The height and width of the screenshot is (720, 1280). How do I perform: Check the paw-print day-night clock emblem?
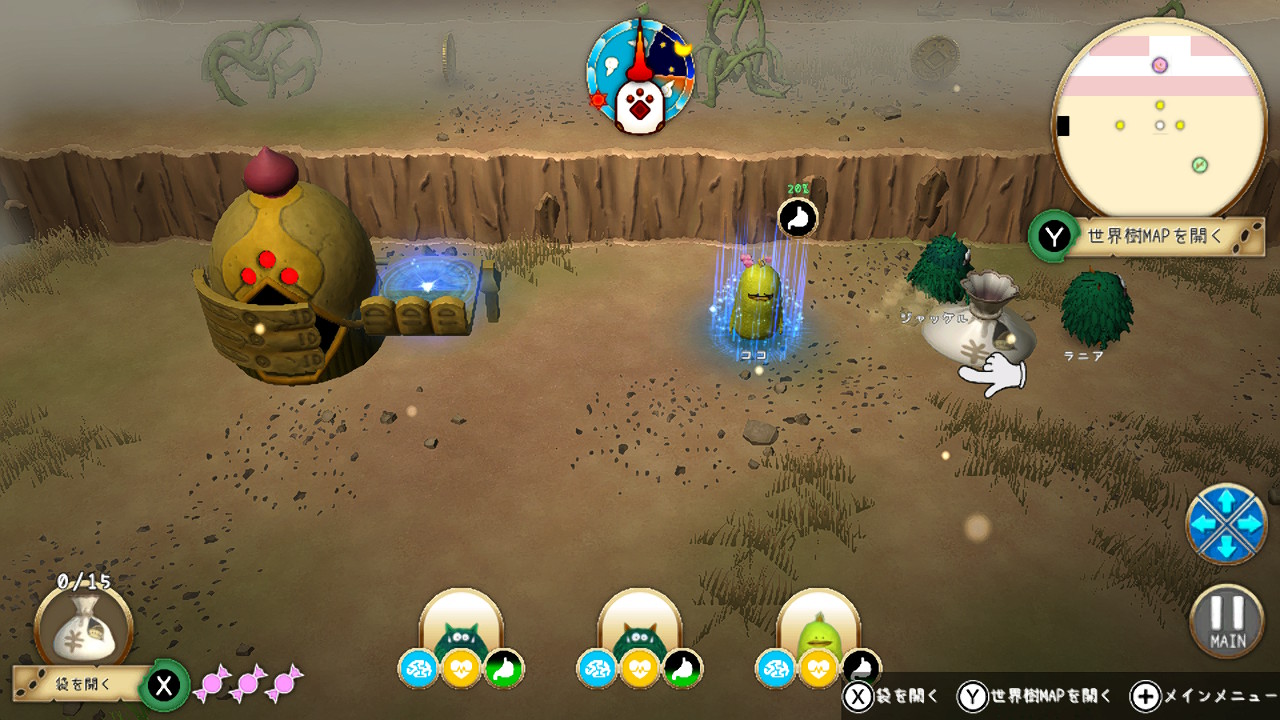click(640, 76)
